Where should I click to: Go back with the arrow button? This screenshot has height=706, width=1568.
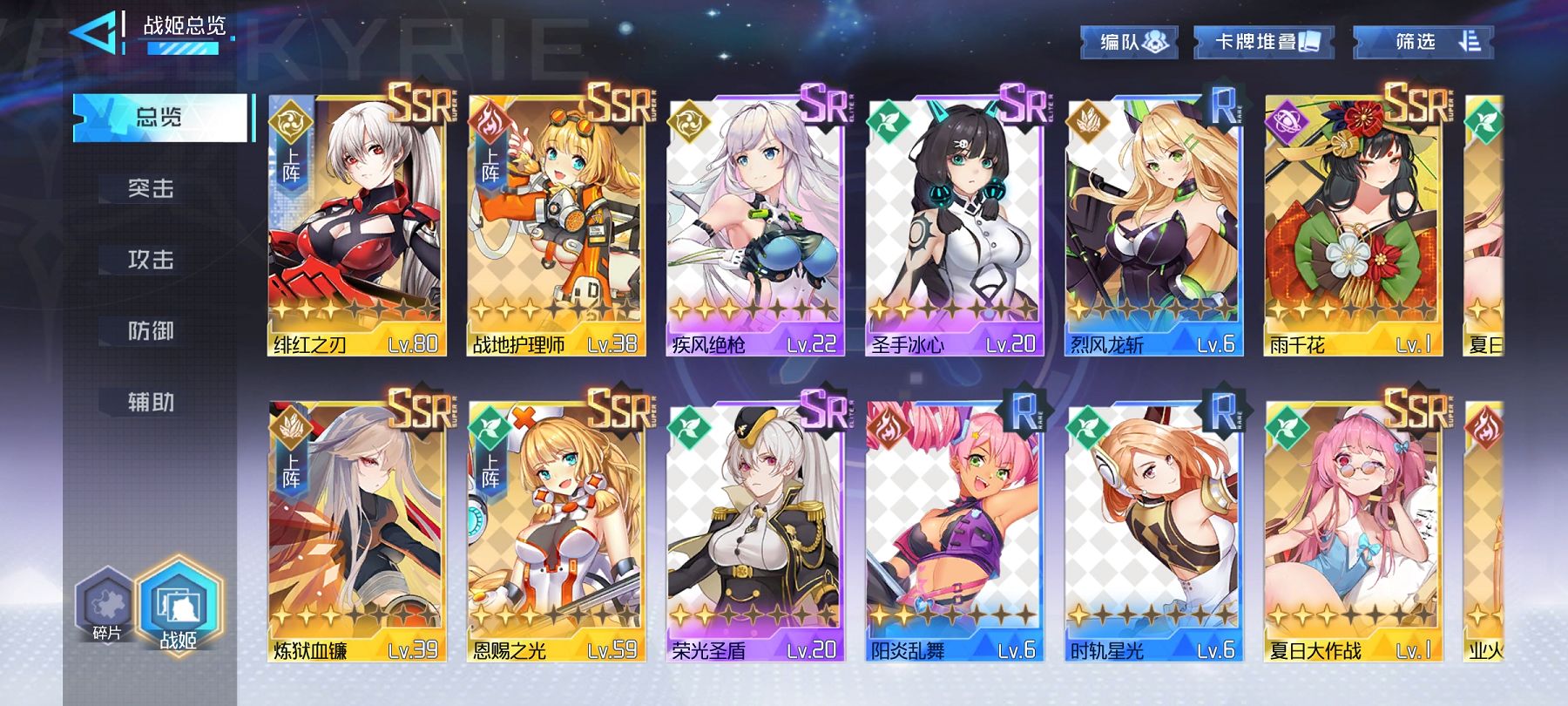tap(94, 33)
